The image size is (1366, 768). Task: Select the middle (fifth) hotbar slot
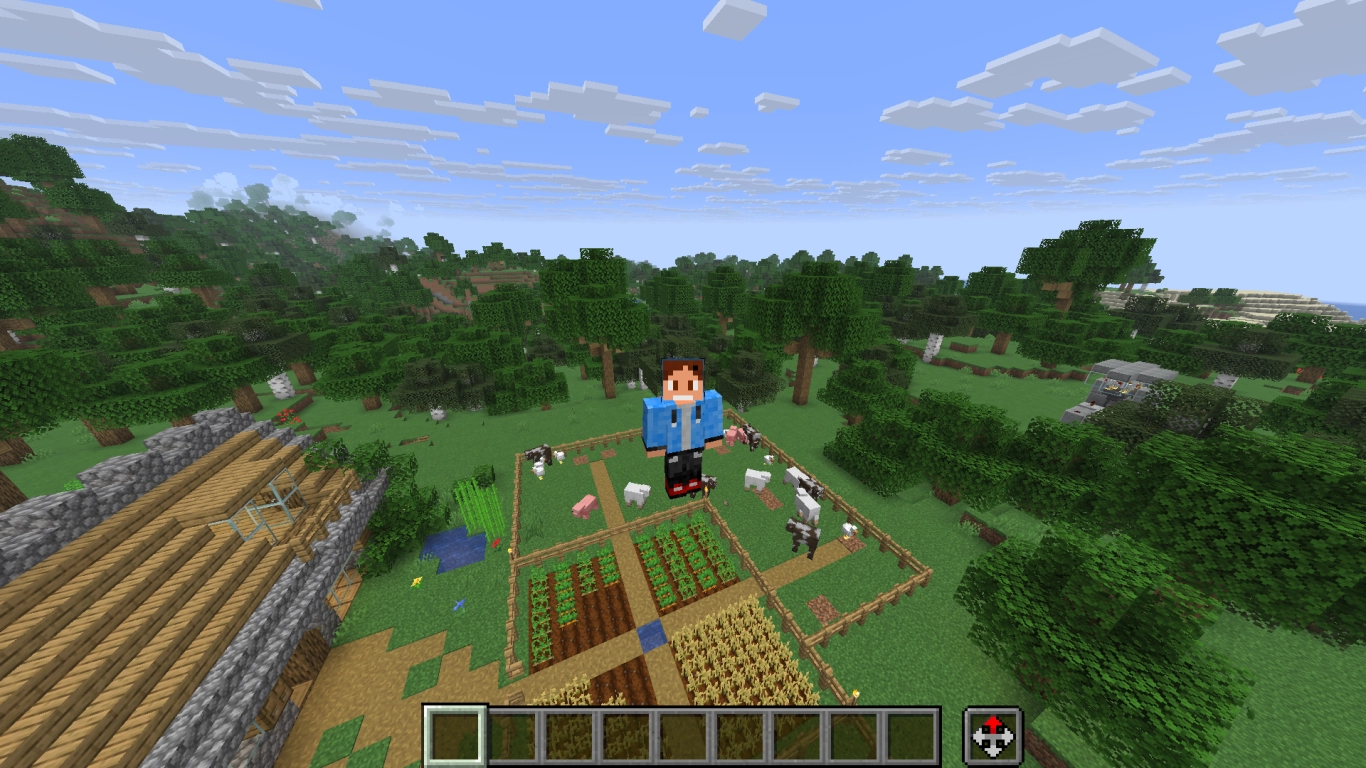click(682, 735)
